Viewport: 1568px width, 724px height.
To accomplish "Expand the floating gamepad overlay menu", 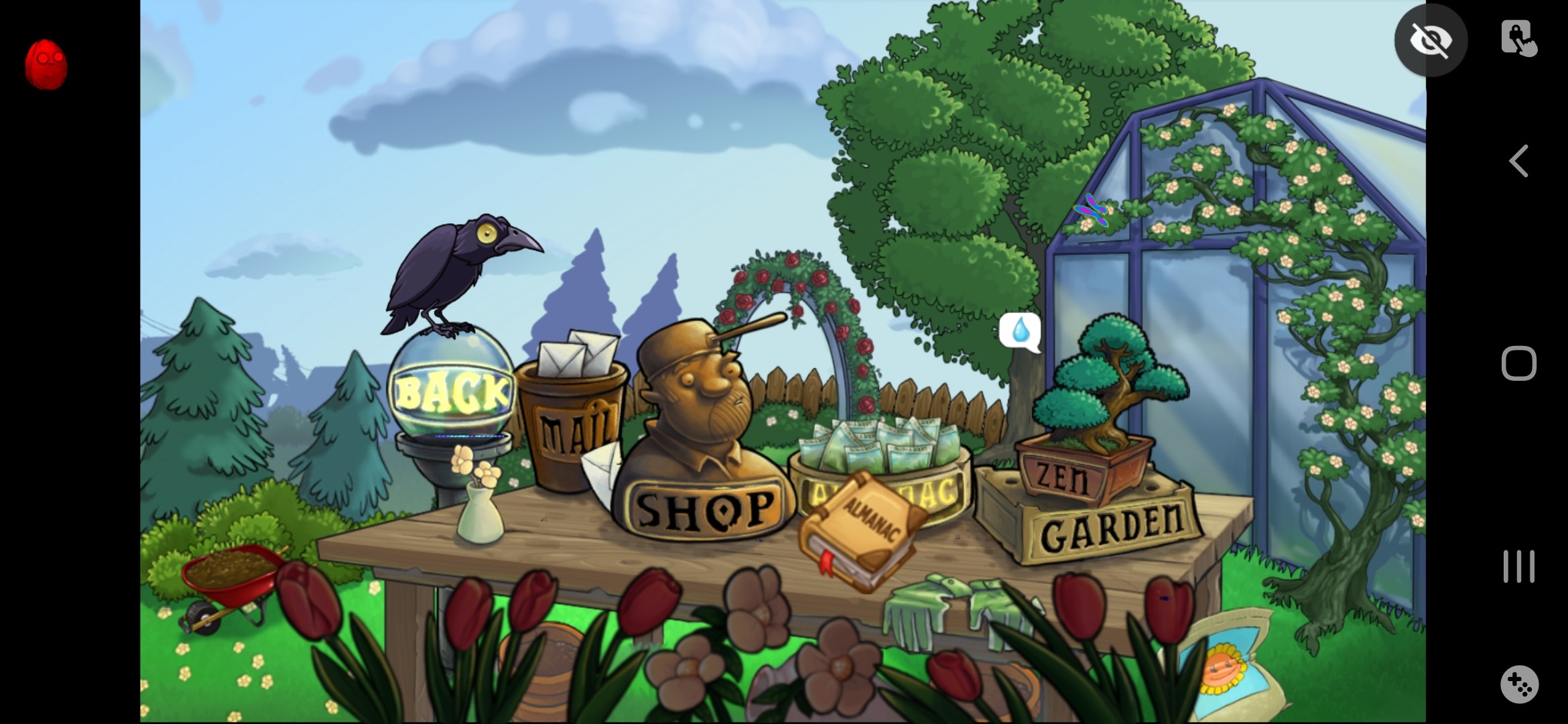I will 1519,685.
